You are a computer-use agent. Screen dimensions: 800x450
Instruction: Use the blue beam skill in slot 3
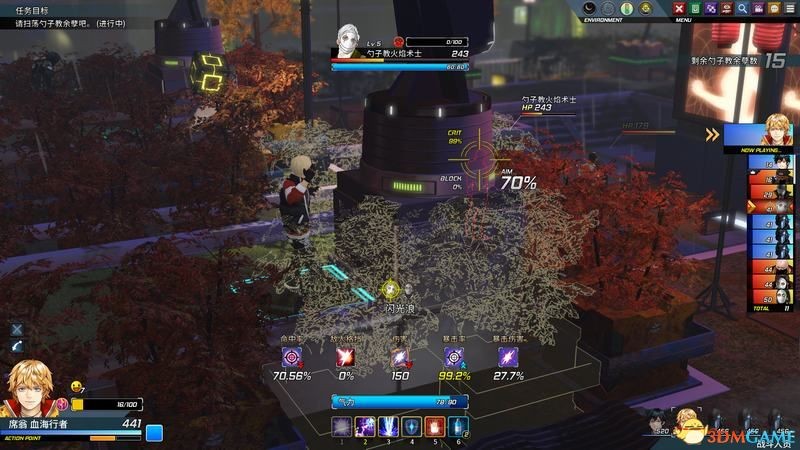[388, 427]
